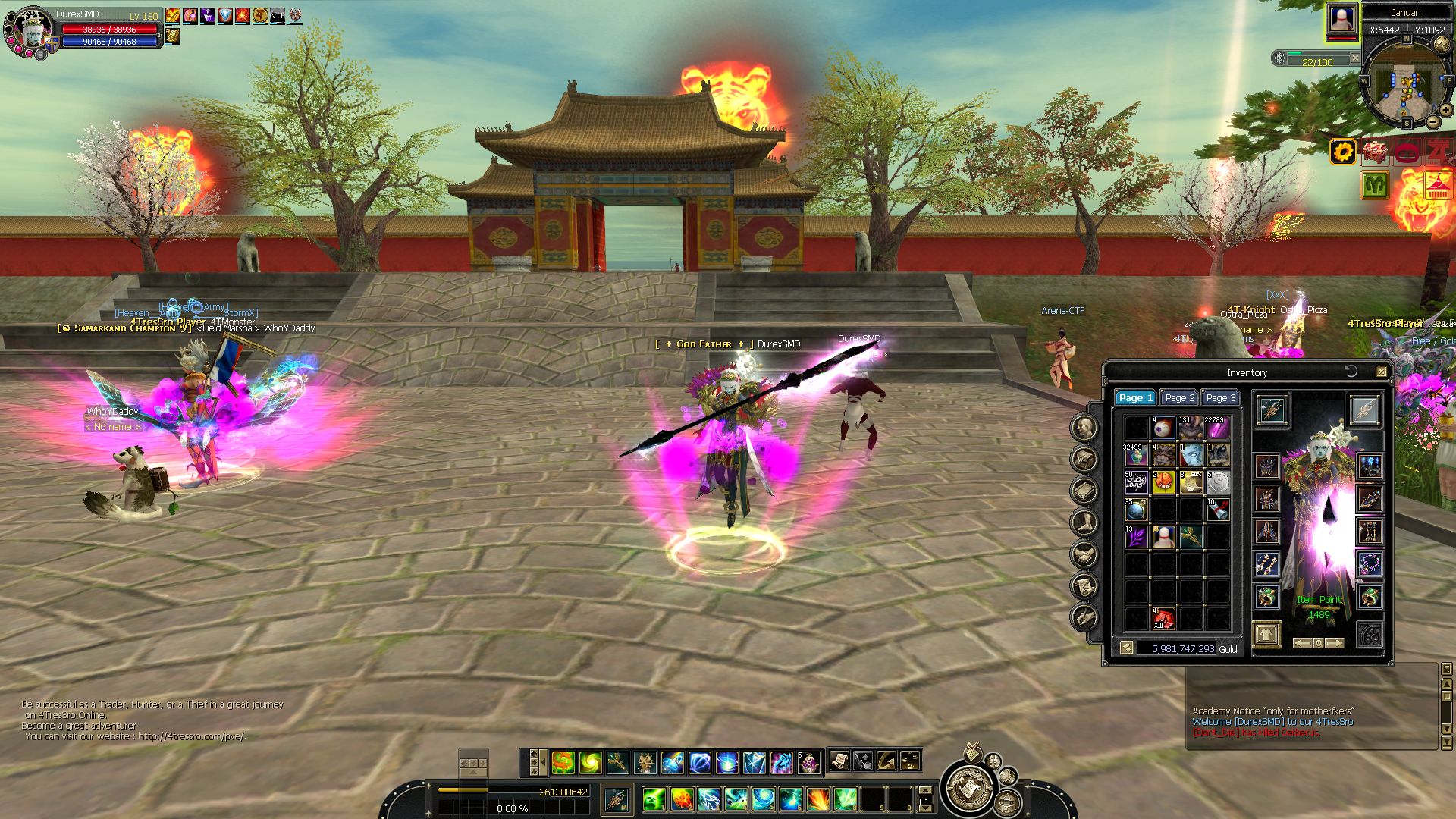The image size is (1456, 819).
Task: Click the refresh arrow in Inventory title bar
Action: tap(1351, 371)
